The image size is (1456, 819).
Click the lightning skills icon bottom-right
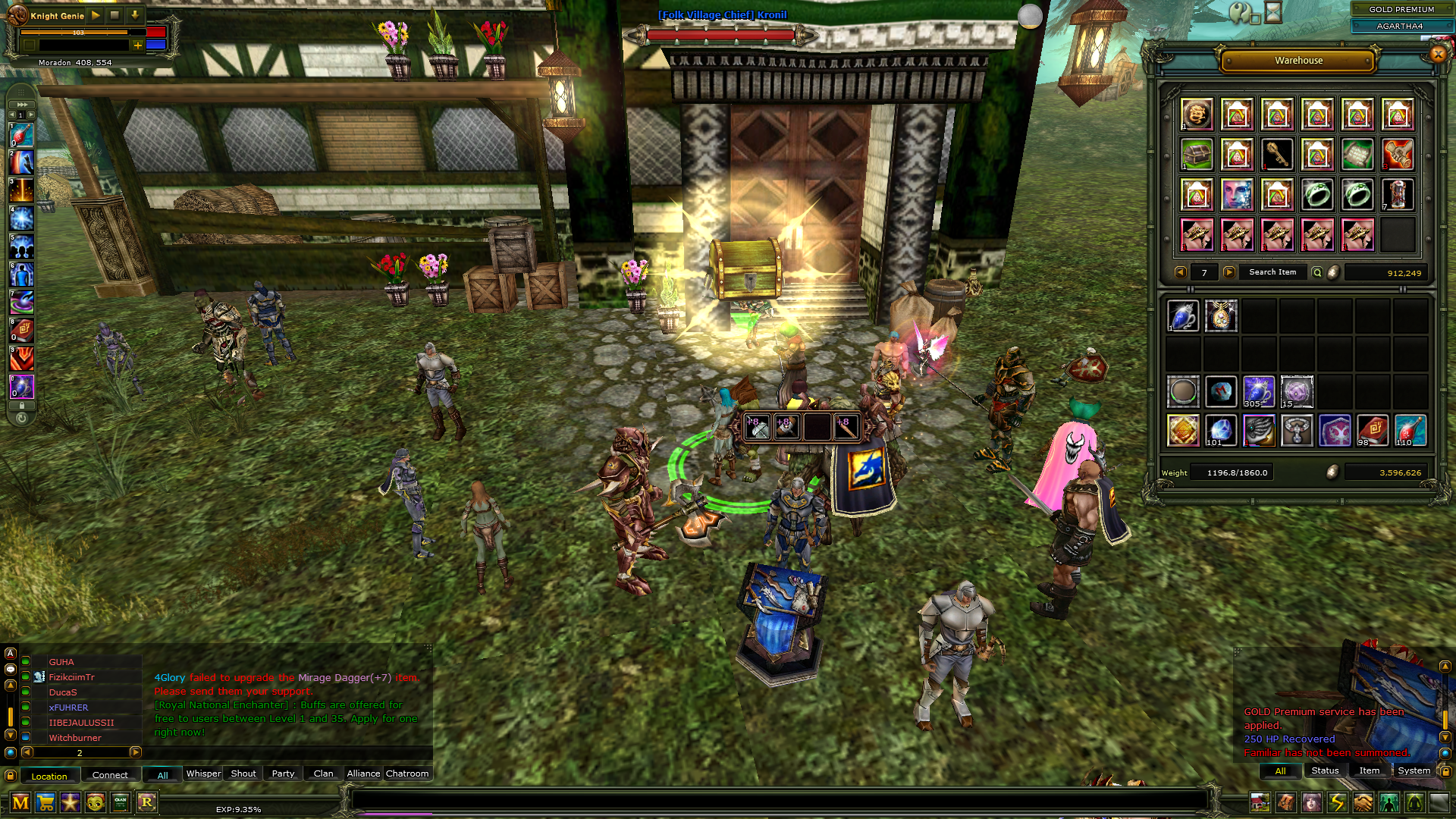coord(1337,802)
